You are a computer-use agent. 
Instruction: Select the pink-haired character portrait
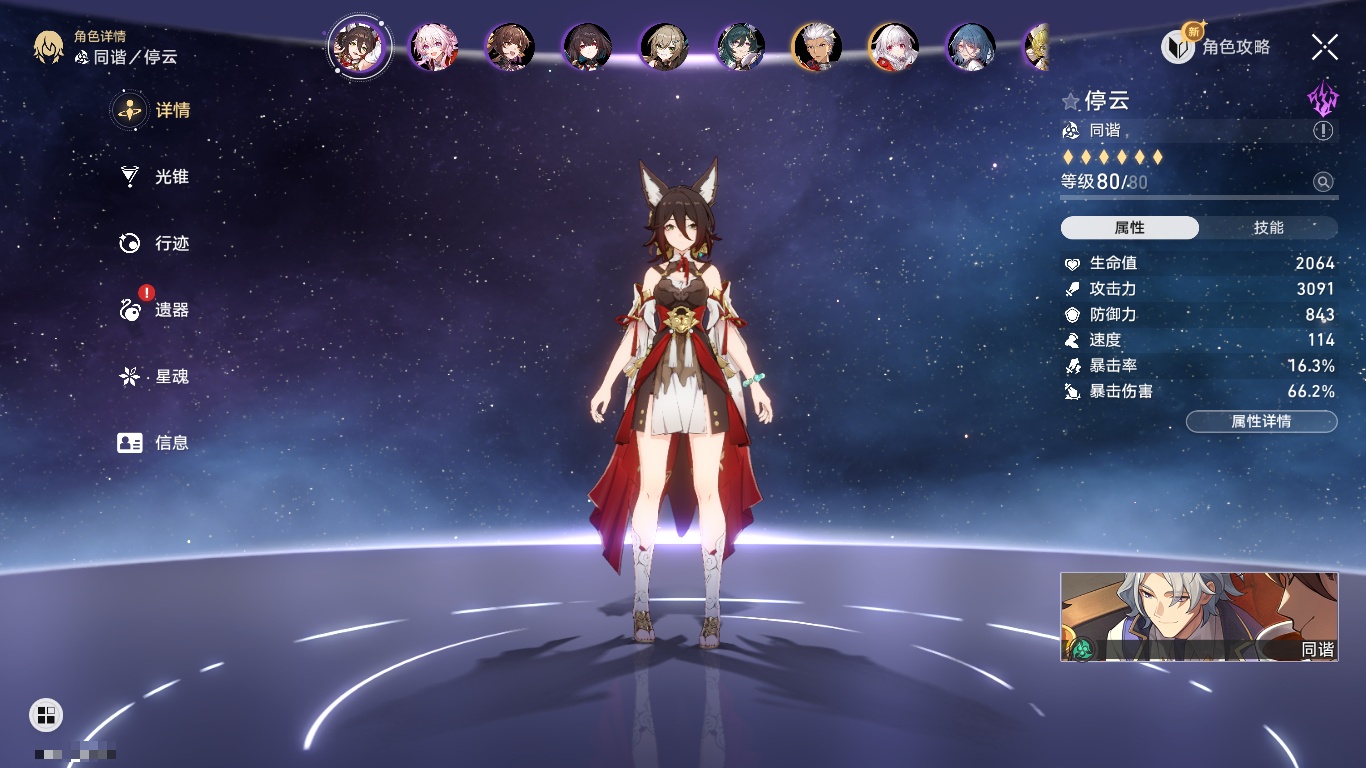click(x=434, y=46)
